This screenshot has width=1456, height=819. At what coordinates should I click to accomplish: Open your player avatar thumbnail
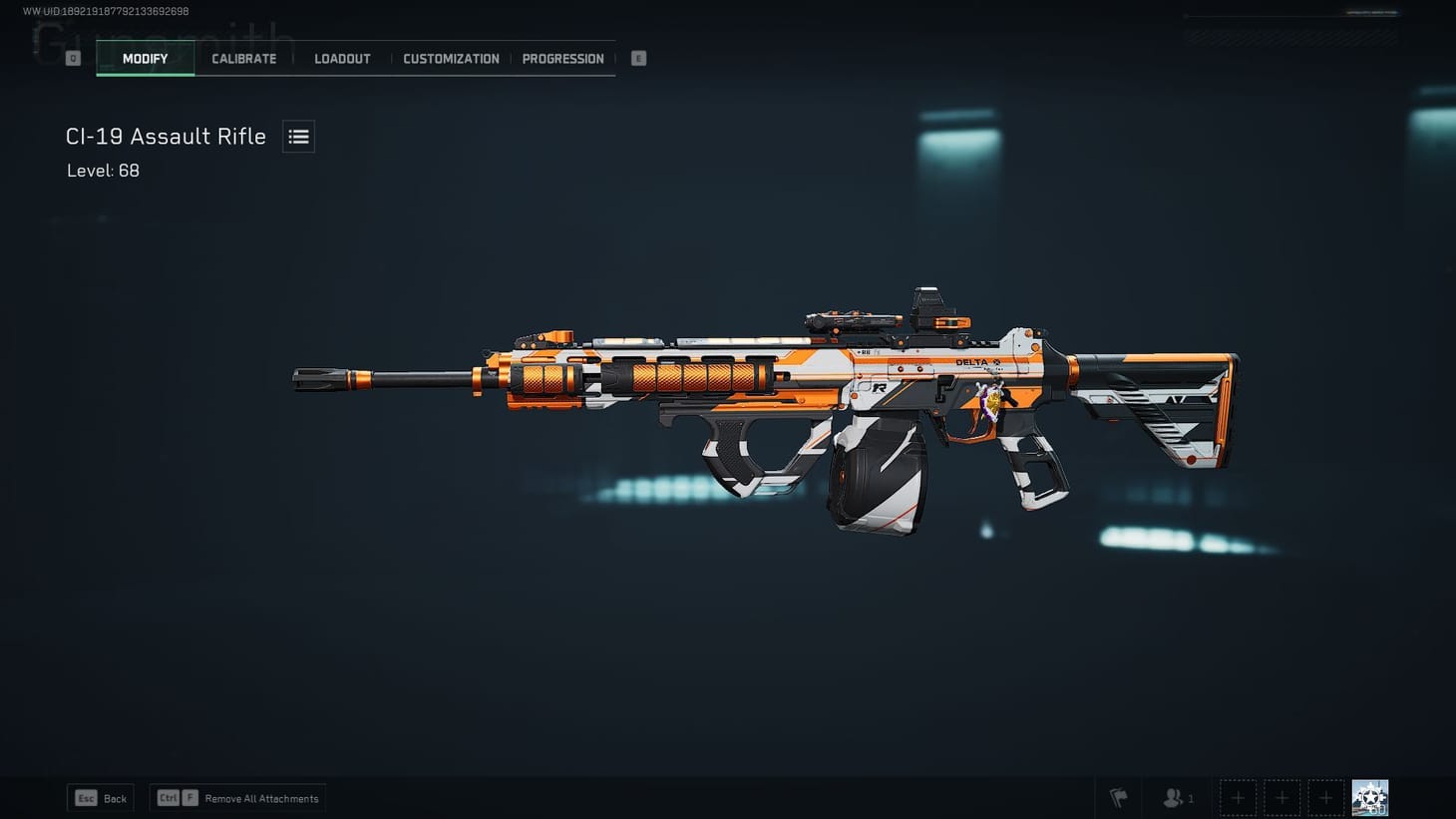coord(1369,796)
